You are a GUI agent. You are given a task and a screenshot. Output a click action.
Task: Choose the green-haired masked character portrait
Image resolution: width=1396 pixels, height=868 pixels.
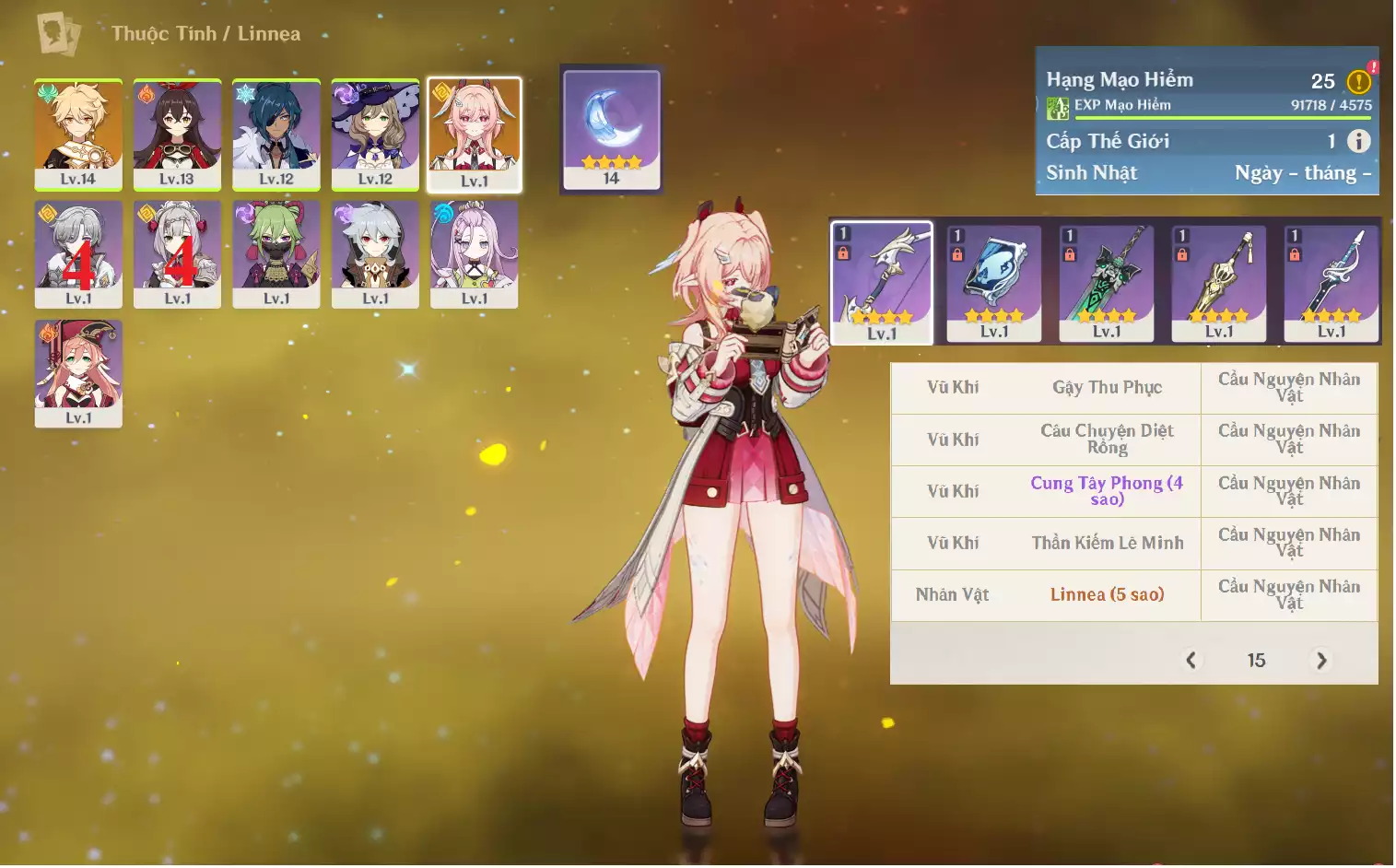click(x=276, y=253)
